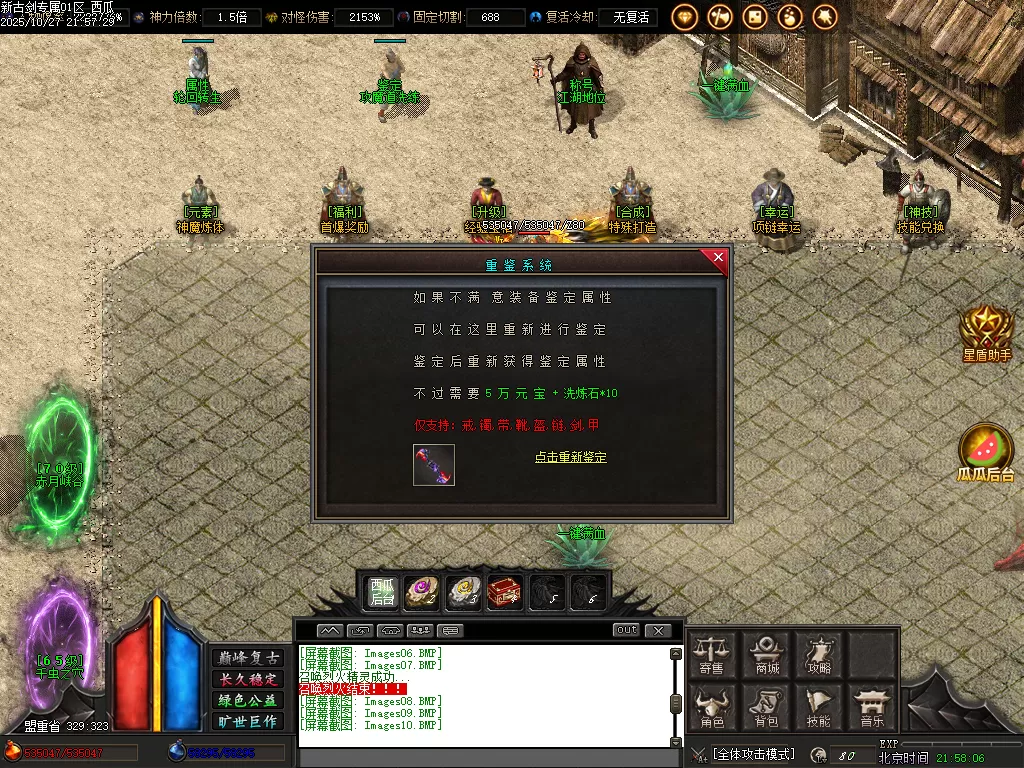Screen dimensions: 1024x768
Task: Open the 背包 inventory bag
Action: tap(767, 707)
